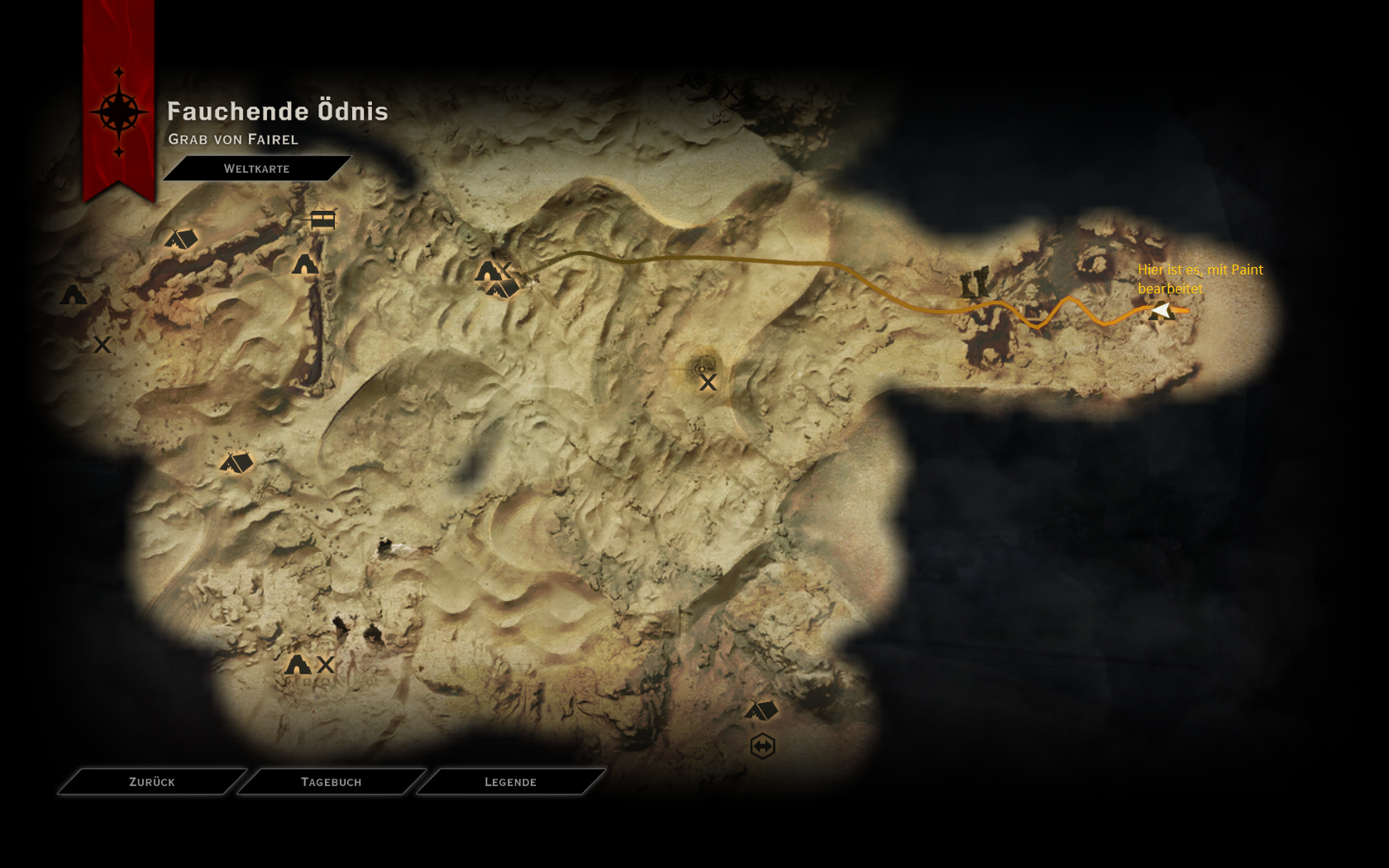Choose the tent camp above the hexagon marker

[761, 710]
